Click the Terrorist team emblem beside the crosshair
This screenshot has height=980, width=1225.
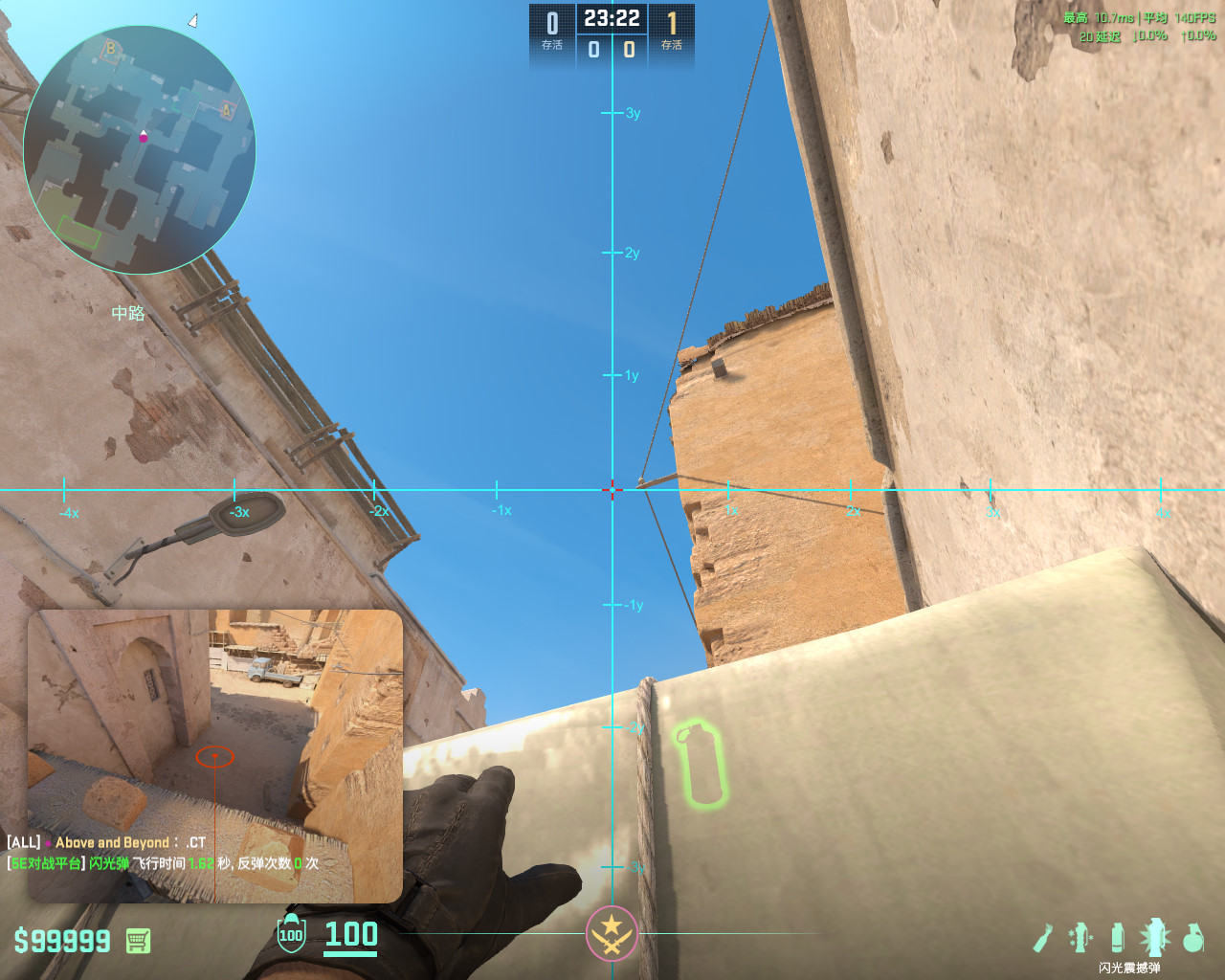pos(612,931)
